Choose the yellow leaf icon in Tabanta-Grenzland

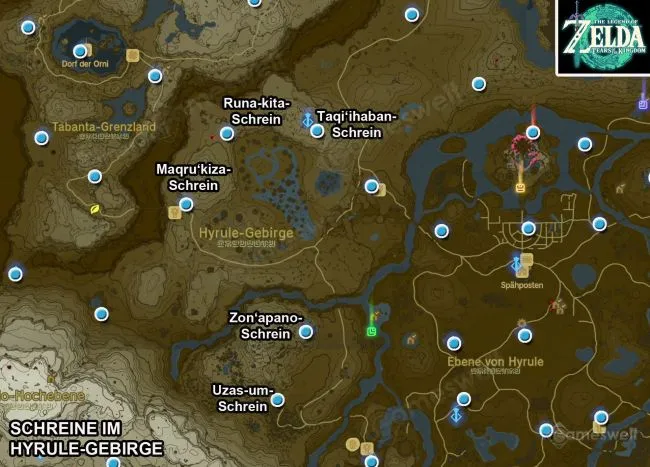(x=95, y=210)
